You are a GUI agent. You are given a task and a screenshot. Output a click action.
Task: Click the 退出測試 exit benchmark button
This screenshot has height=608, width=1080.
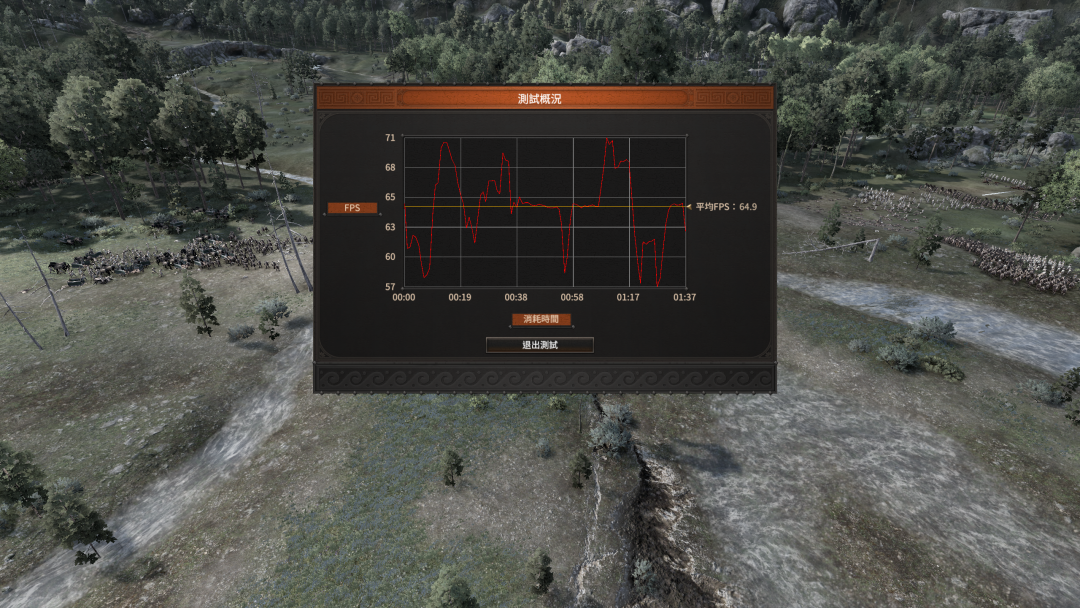tap(540, 345)
